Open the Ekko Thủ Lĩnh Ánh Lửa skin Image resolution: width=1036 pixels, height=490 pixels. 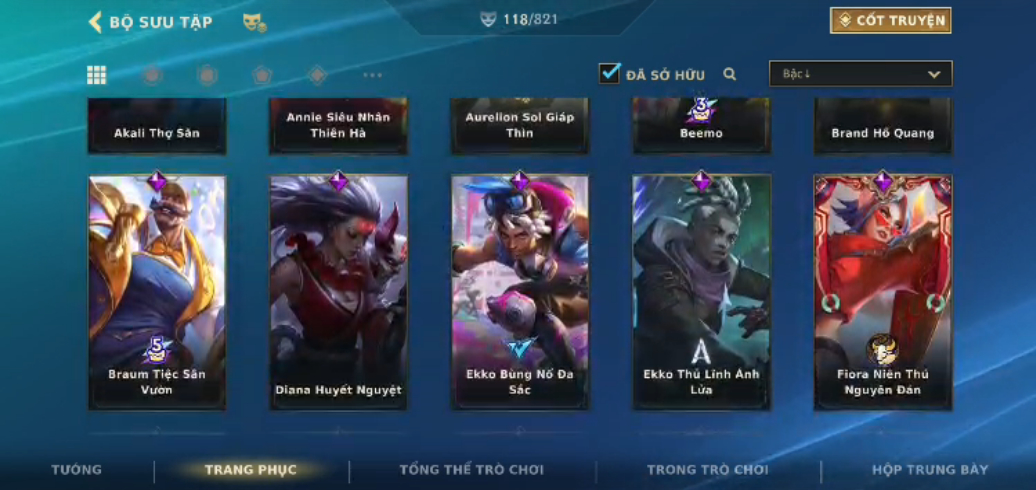point(701,292)
